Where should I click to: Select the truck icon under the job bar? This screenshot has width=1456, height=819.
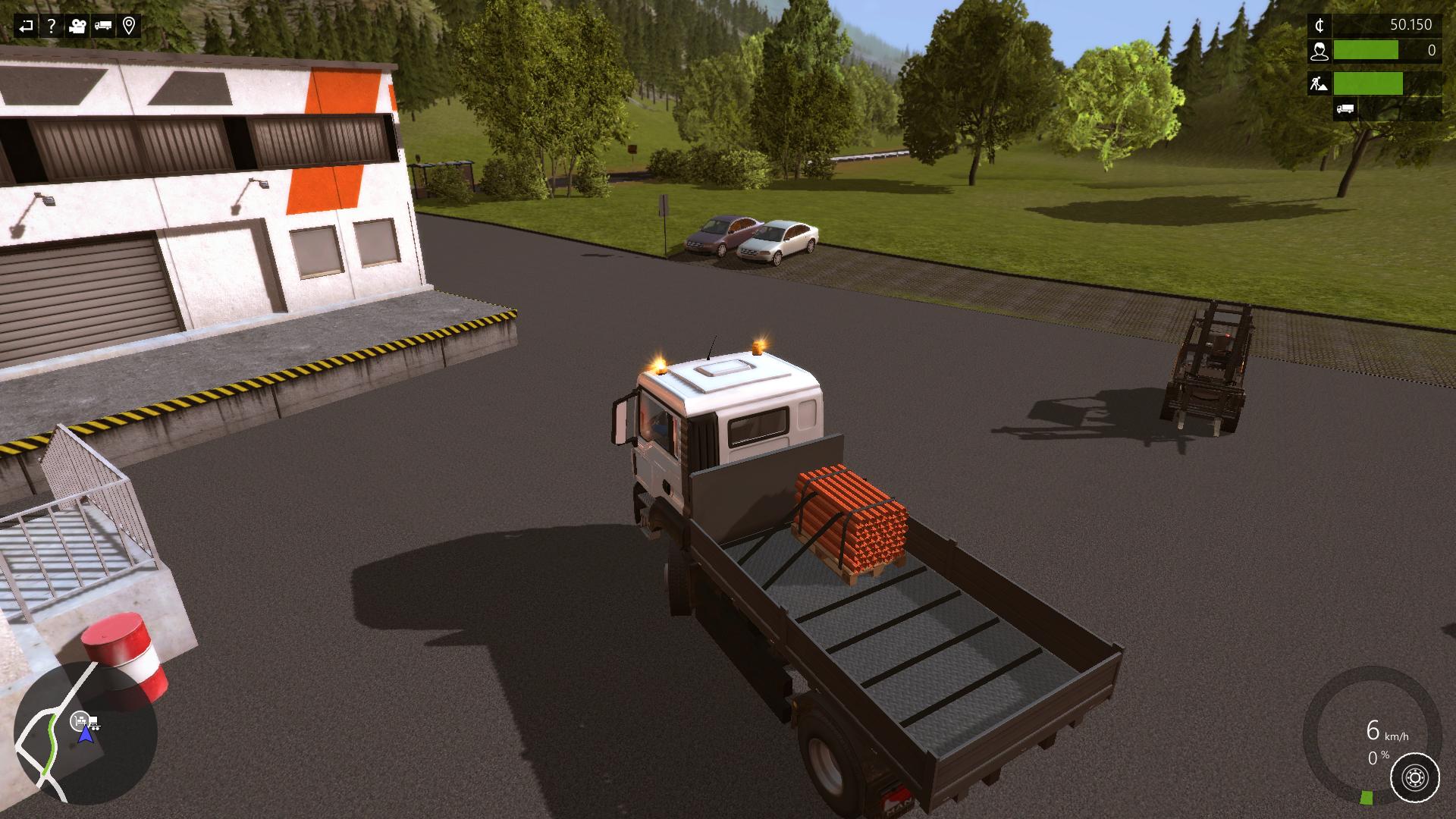coord(1345,109)
